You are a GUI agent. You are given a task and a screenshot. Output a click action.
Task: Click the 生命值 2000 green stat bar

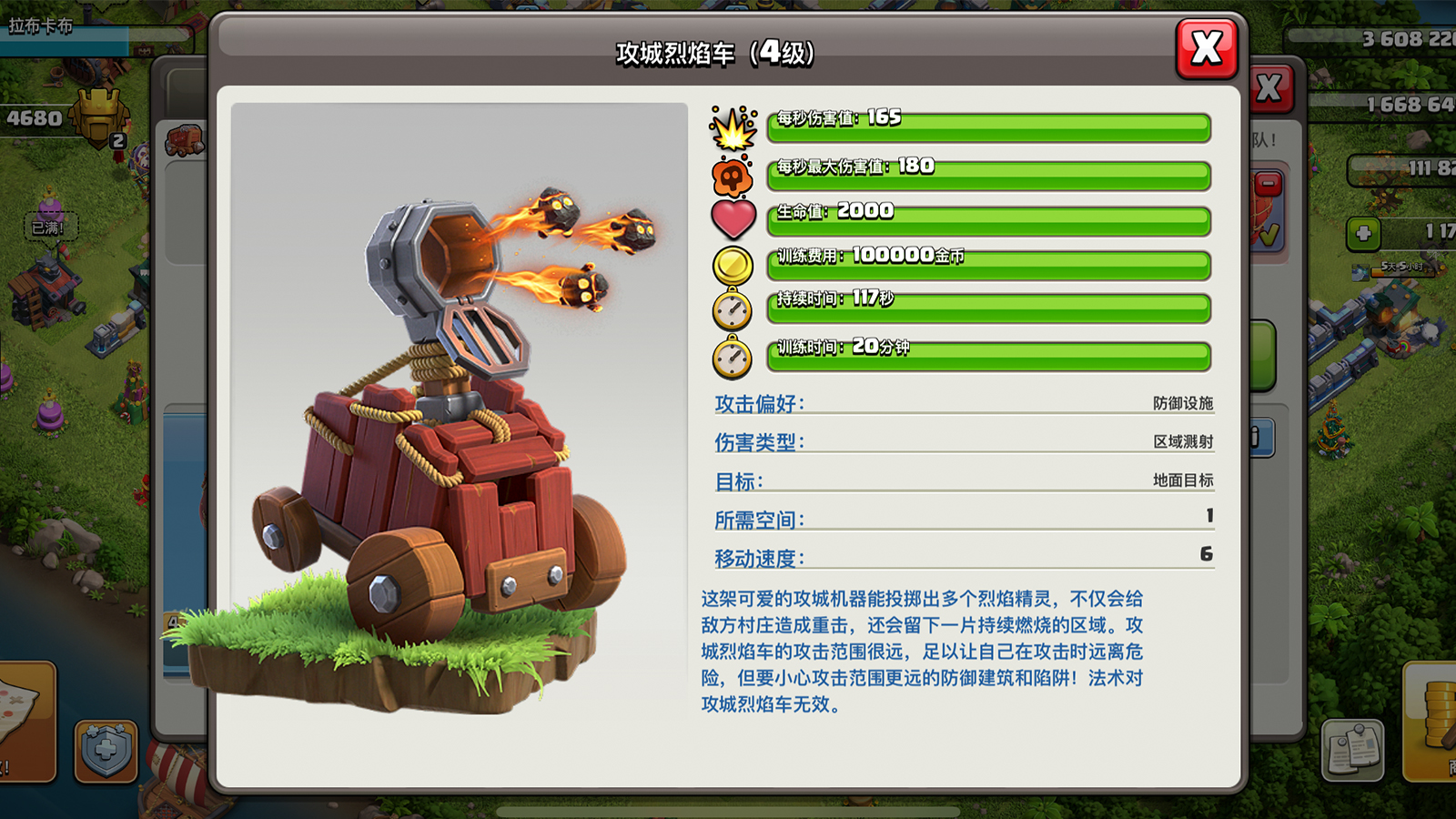987,216
